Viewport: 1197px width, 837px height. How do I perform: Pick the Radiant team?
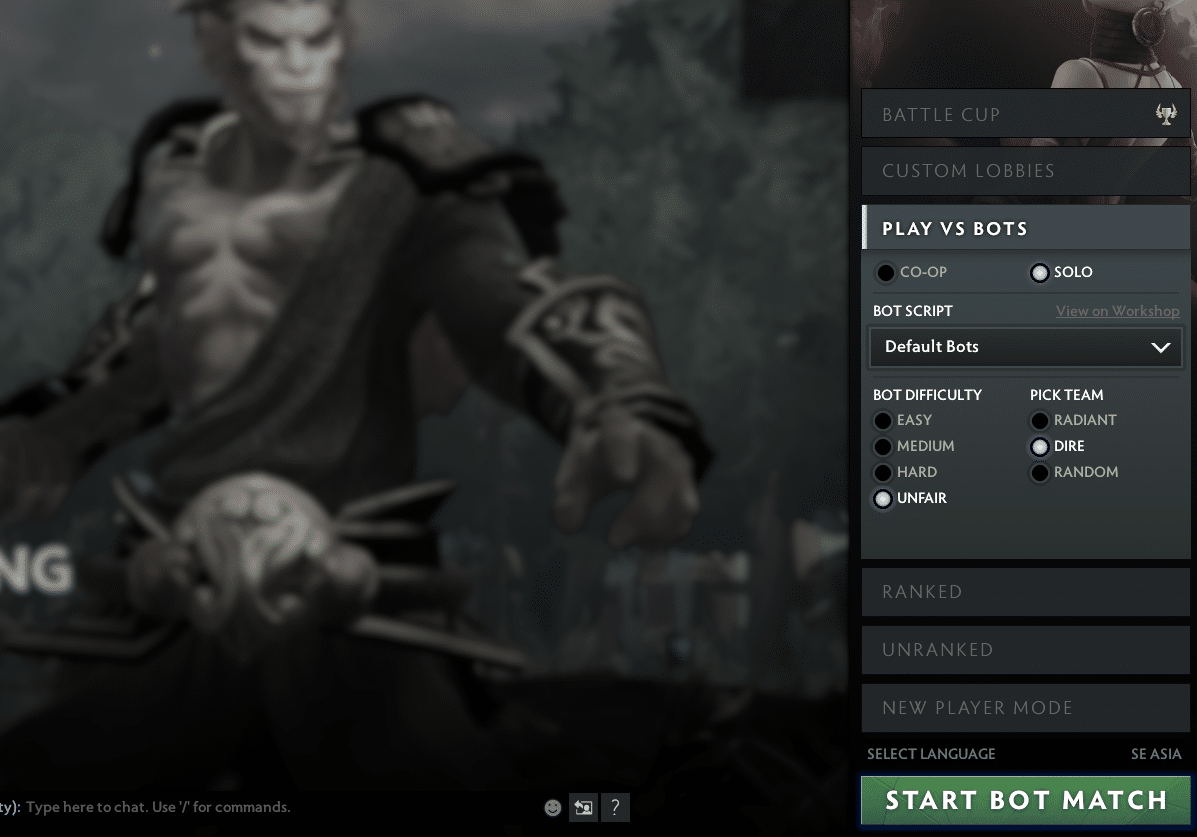(1040, 421)
